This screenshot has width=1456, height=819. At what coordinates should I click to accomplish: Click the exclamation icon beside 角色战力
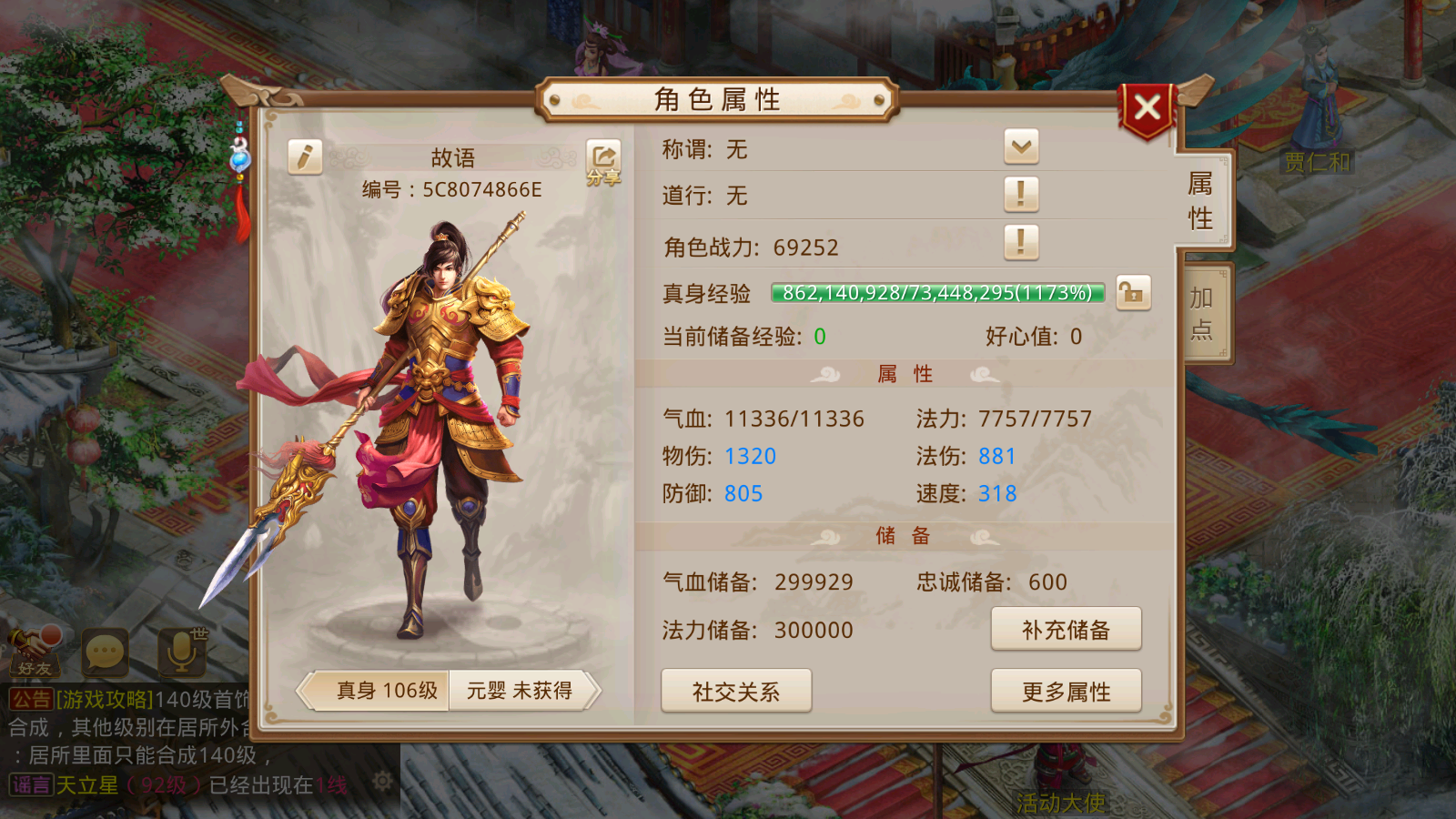tap(1023, 244)
